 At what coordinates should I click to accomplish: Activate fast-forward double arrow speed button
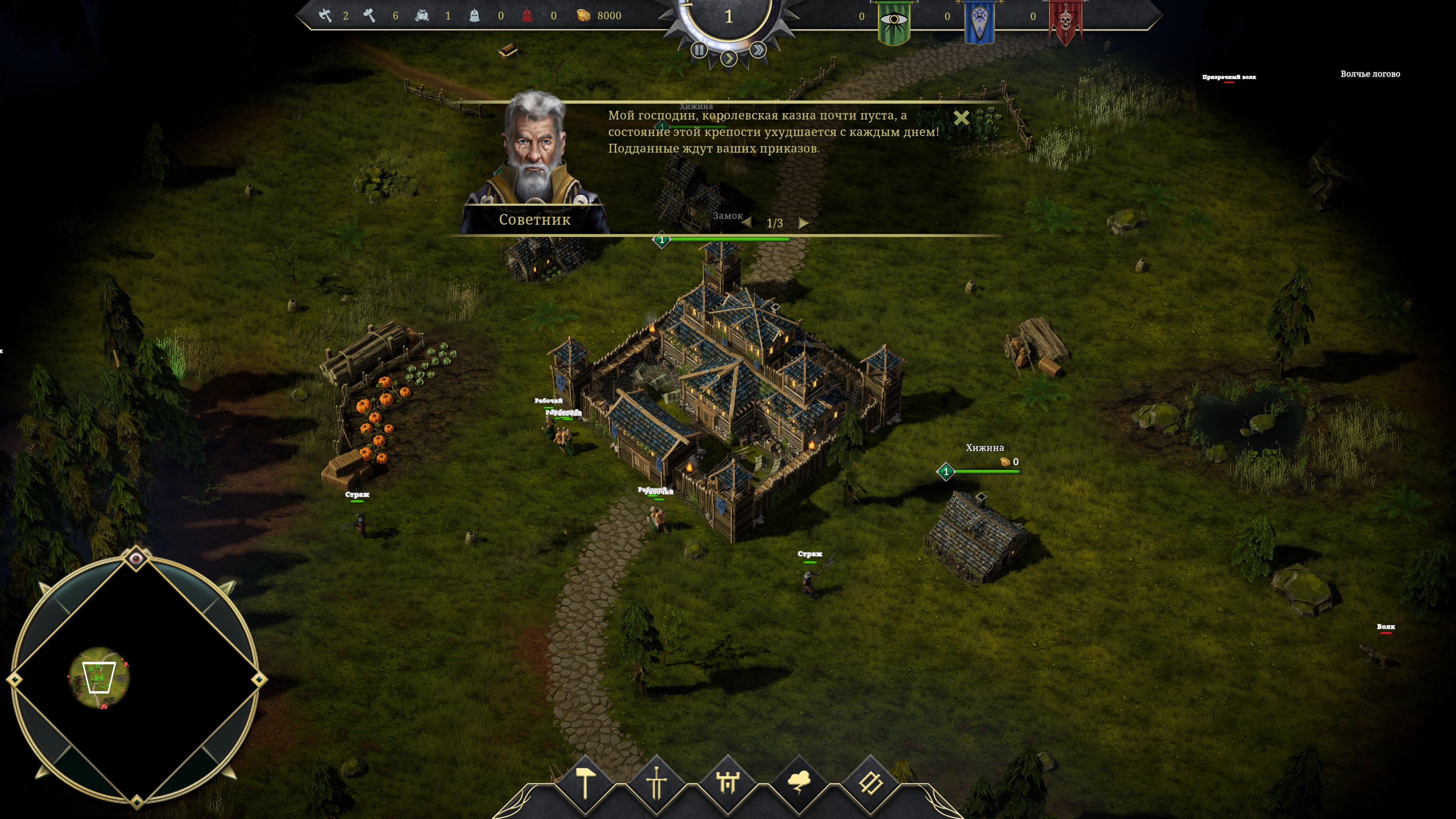coord(758,50)
